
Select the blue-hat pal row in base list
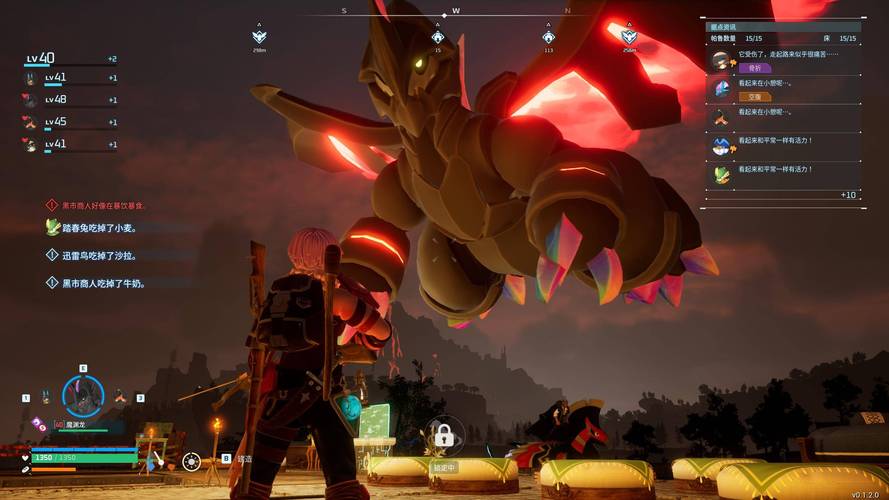coord(780,146)
